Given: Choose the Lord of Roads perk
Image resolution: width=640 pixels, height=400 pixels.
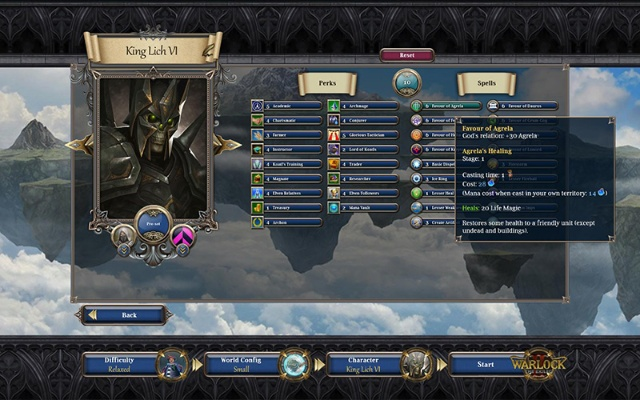Looking at the screenshot, I should [367, 149].
